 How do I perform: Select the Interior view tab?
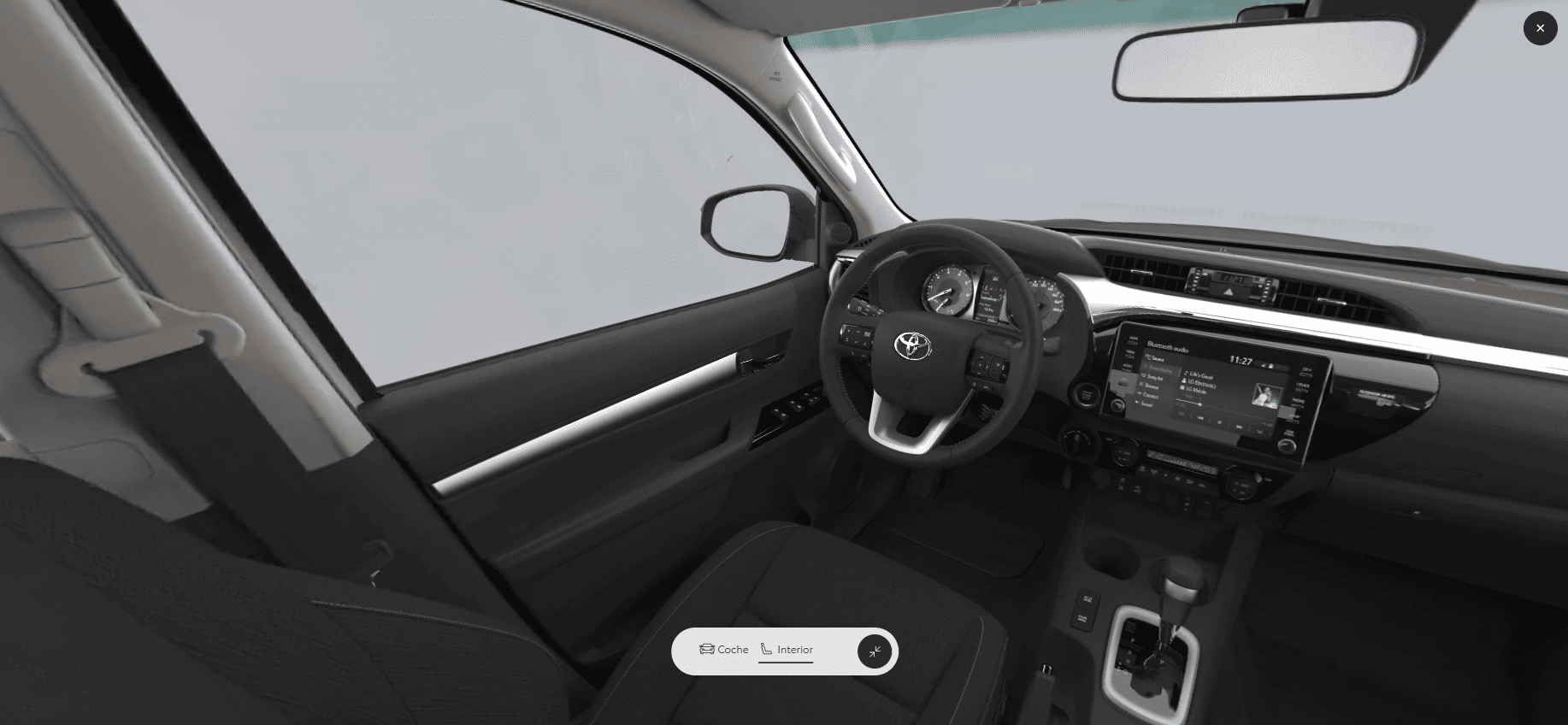(787, 650)
